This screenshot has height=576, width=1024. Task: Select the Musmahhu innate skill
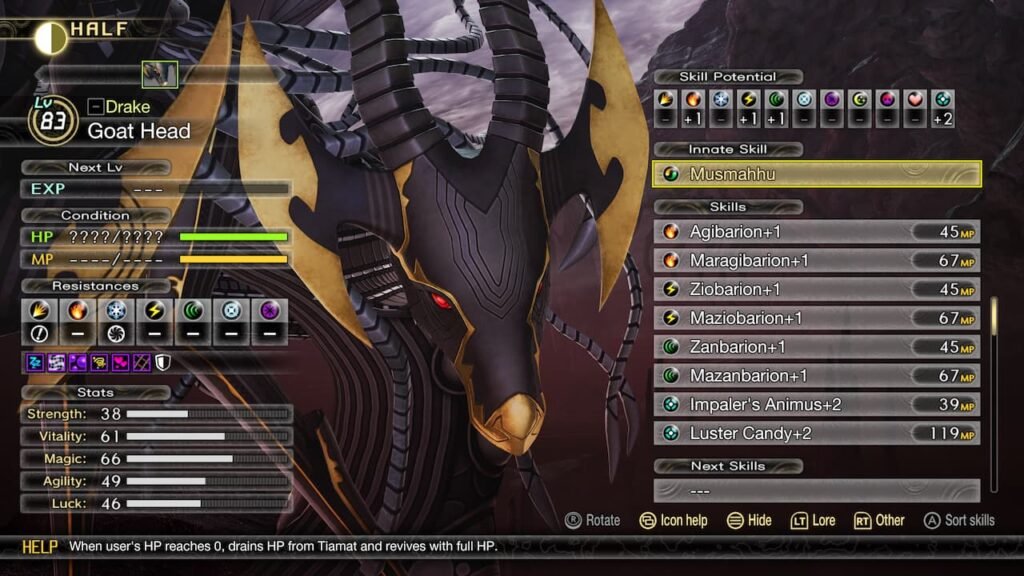pyautogui.click(x=816, y=174)
